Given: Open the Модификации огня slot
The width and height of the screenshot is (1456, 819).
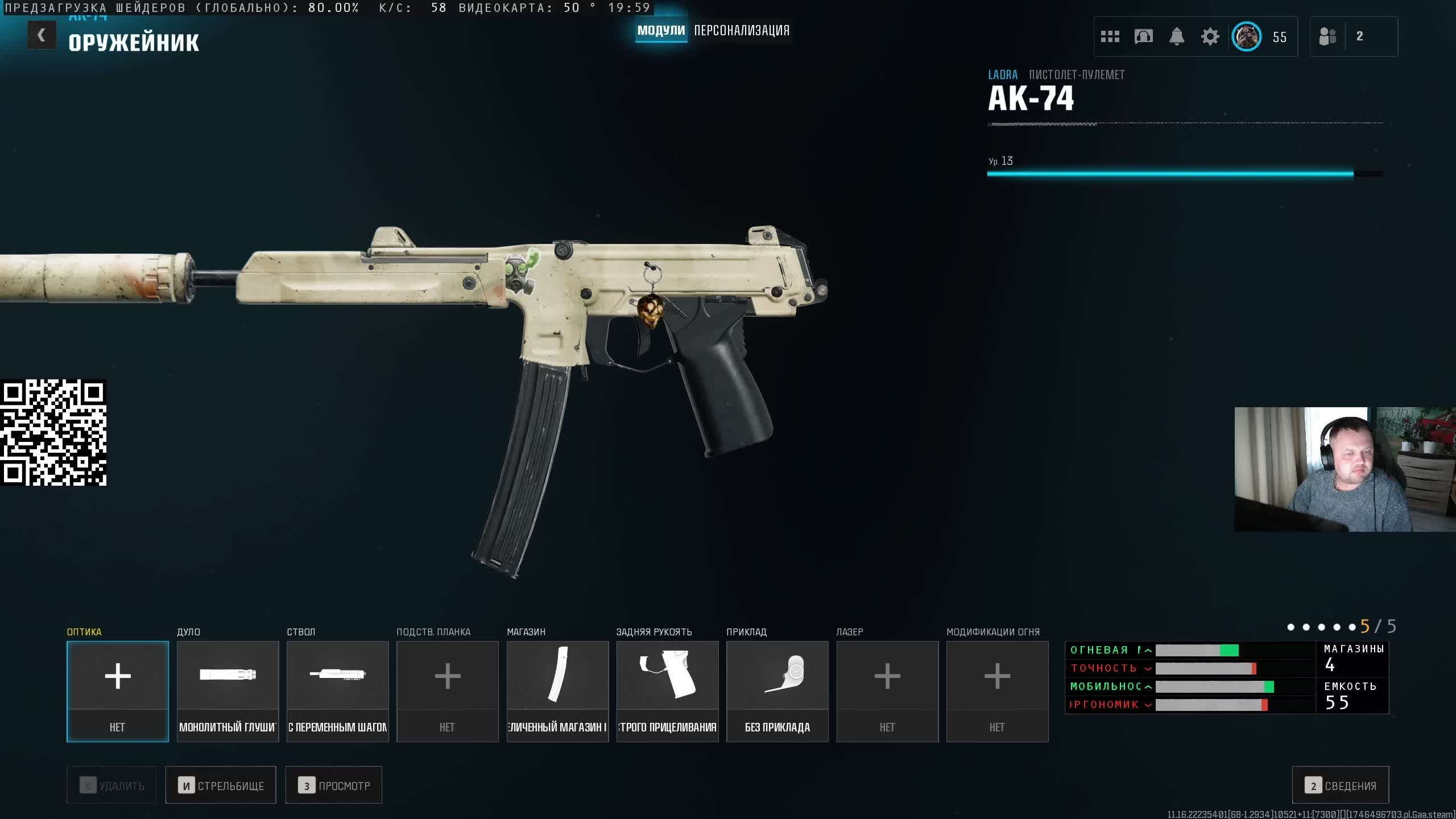Looking at the screenshot, I should [997, 691].
